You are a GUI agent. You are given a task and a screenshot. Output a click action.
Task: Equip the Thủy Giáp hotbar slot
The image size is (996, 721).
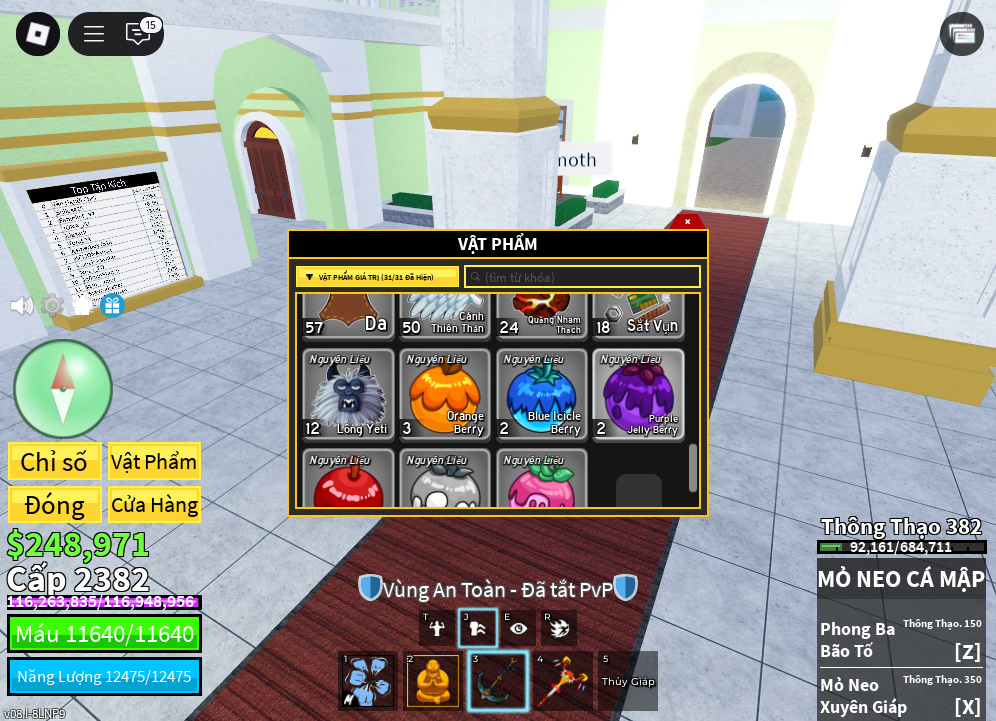[628, 681]
